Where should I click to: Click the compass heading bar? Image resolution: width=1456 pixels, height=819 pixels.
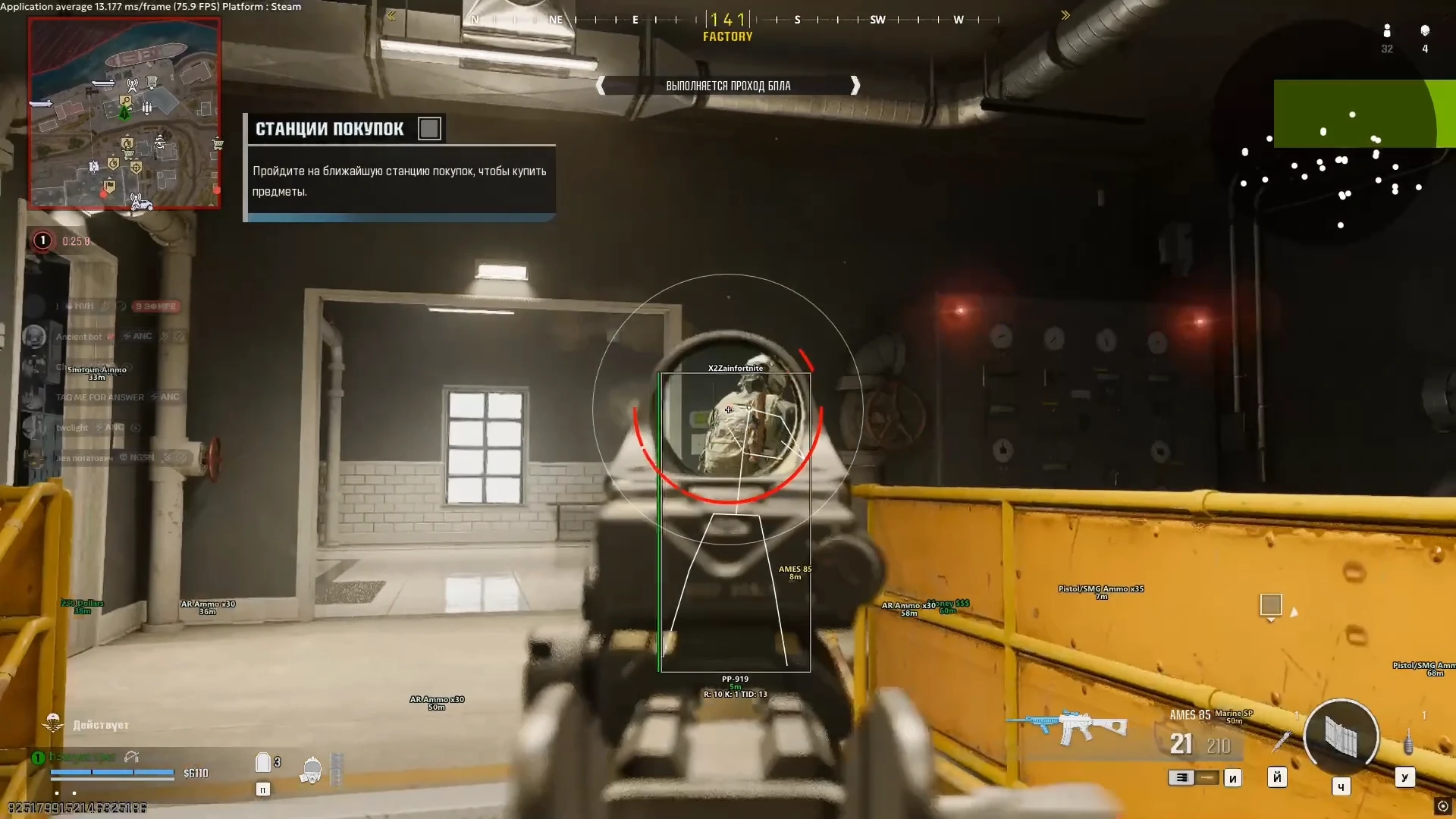pyautogui.click(x=728, y=20)
